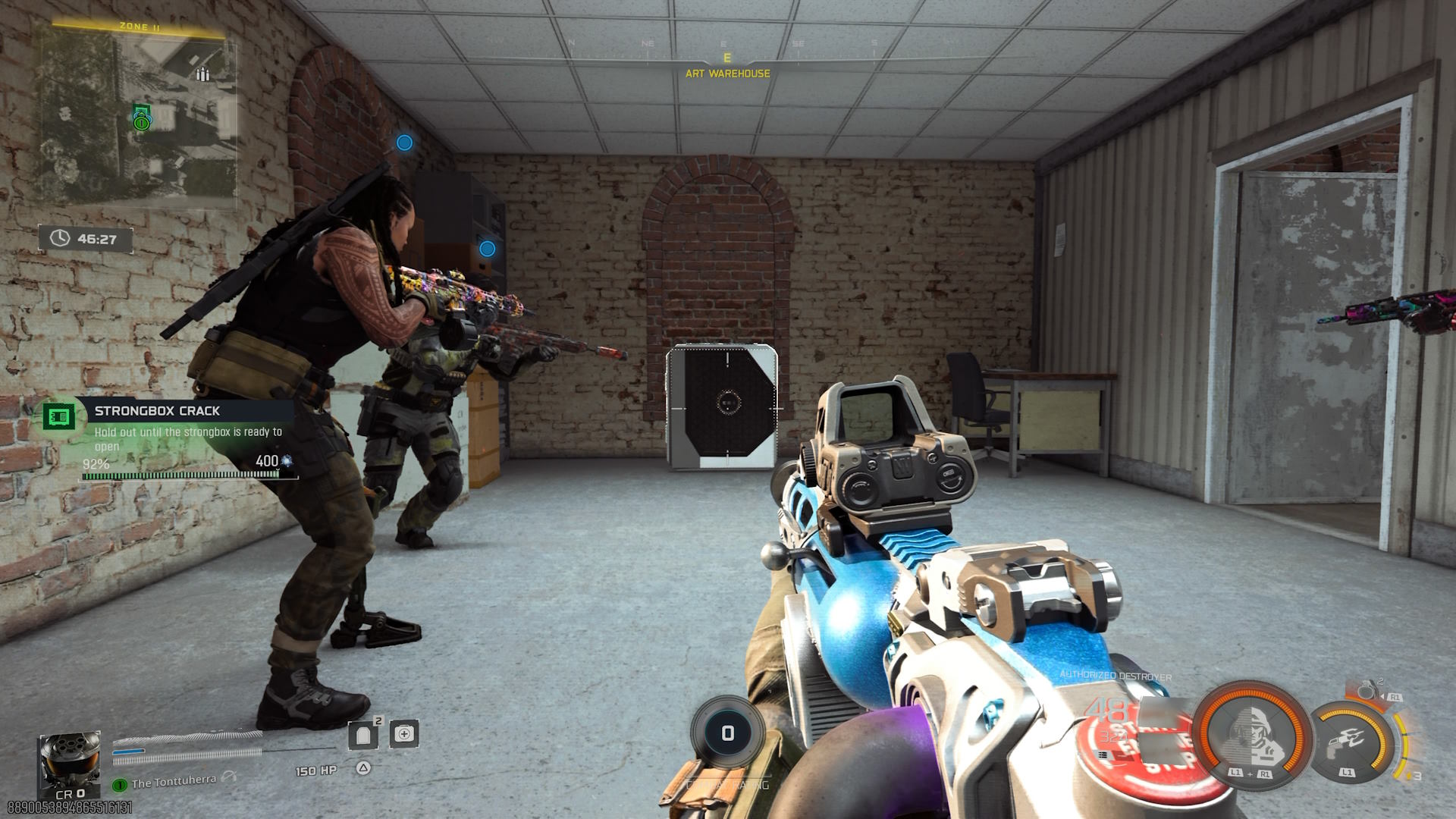Click the helmeted operator portrait
Viewport: 1456px width, 819px height.
(x=70, y=763)
